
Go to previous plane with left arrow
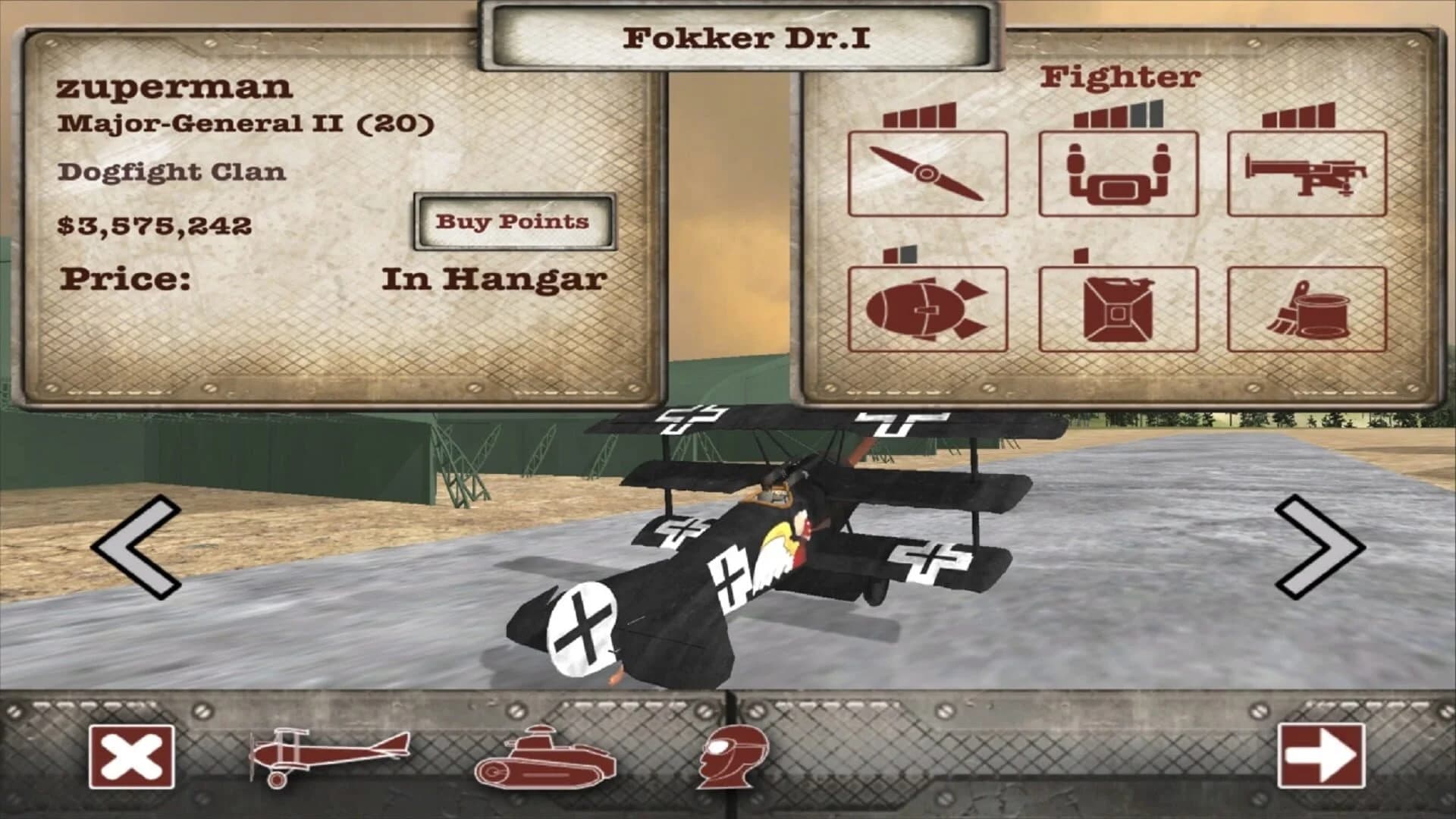tap(136, 546)
